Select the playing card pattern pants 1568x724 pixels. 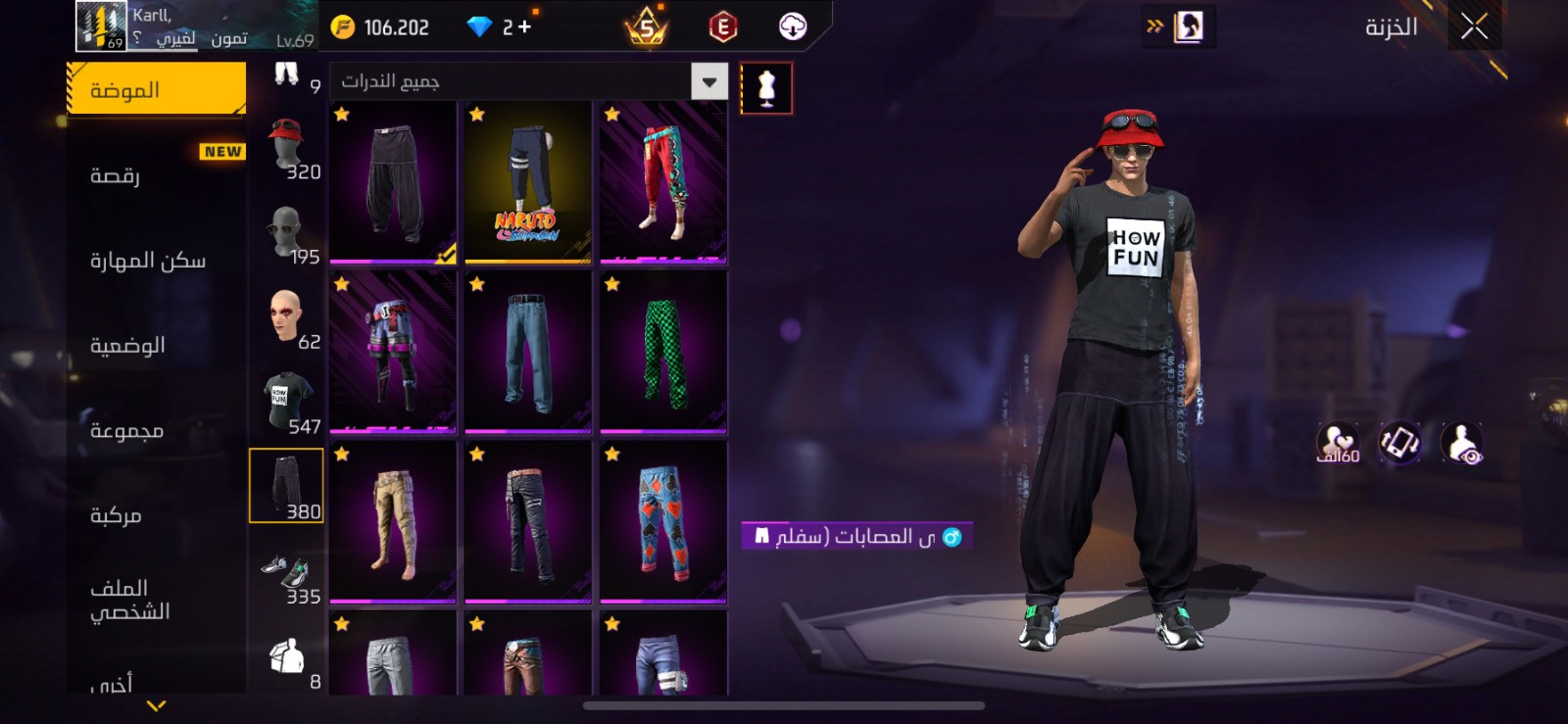point(663,521)
